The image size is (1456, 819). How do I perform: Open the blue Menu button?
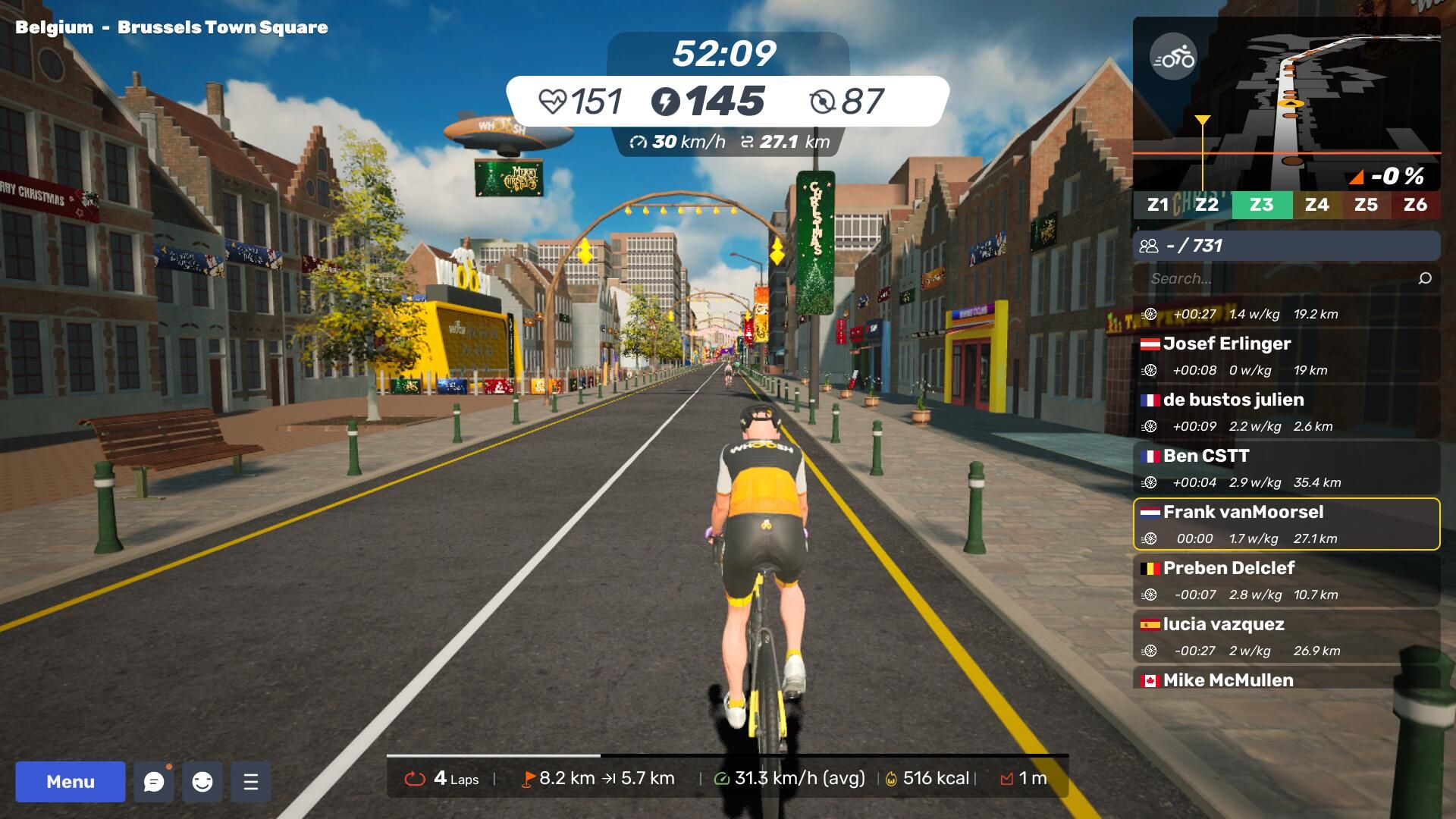pyautogui.click(x=71, y=782)
